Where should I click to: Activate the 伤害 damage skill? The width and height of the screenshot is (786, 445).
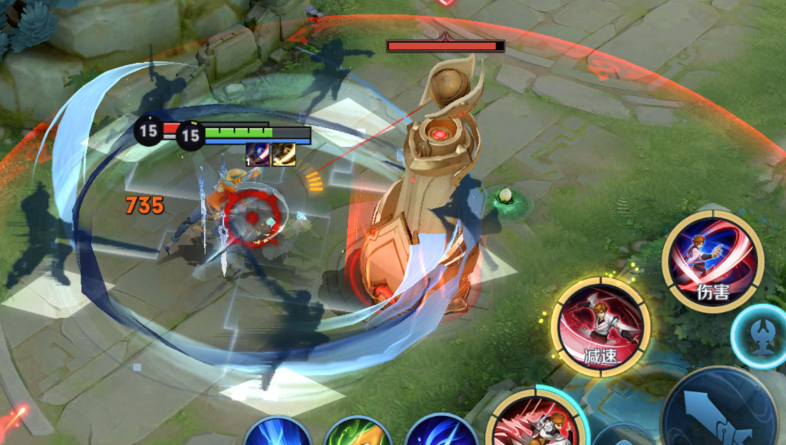[x=712, y=262]
